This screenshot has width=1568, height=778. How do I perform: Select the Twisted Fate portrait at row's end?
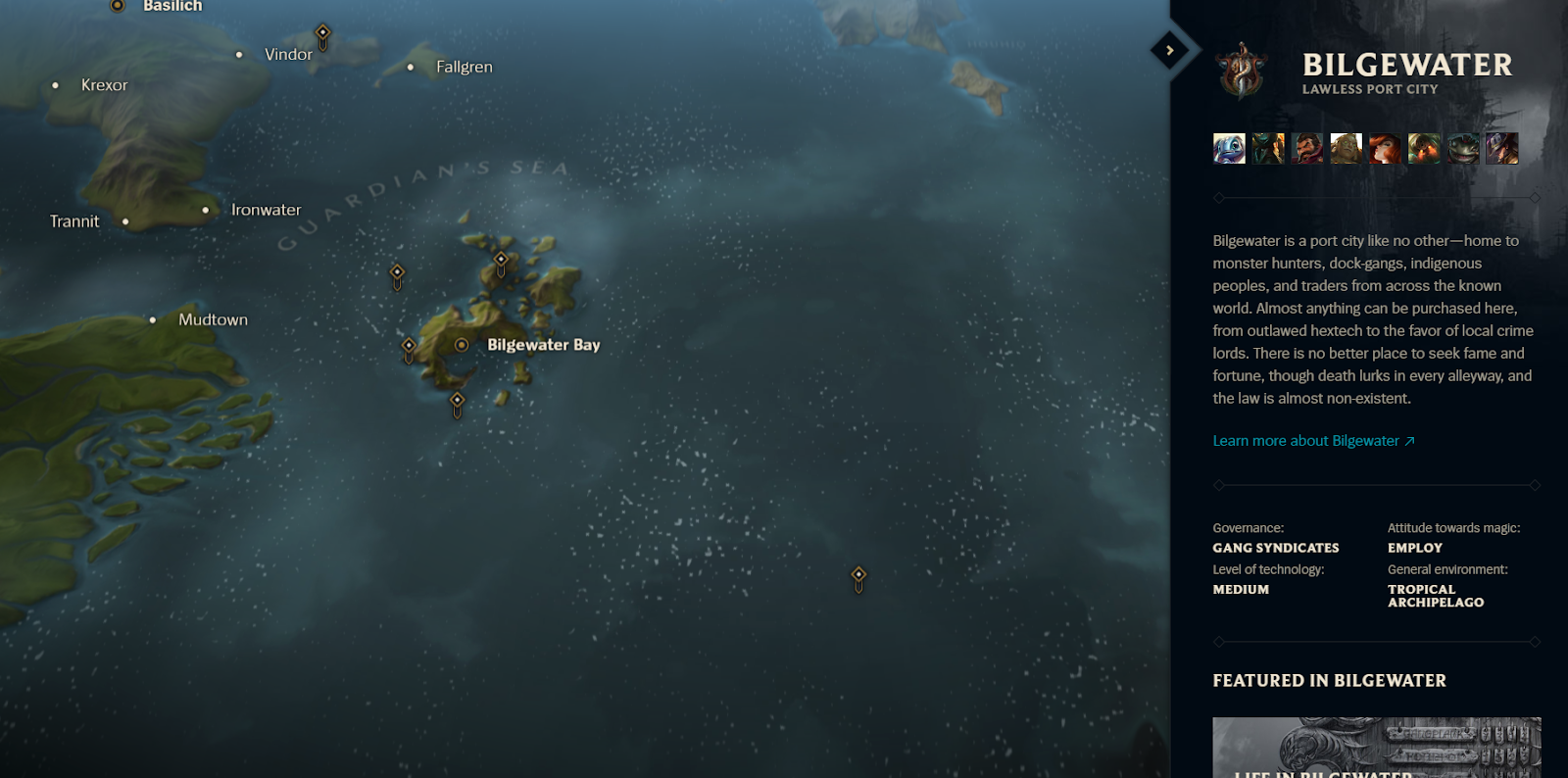point(1502,148)
